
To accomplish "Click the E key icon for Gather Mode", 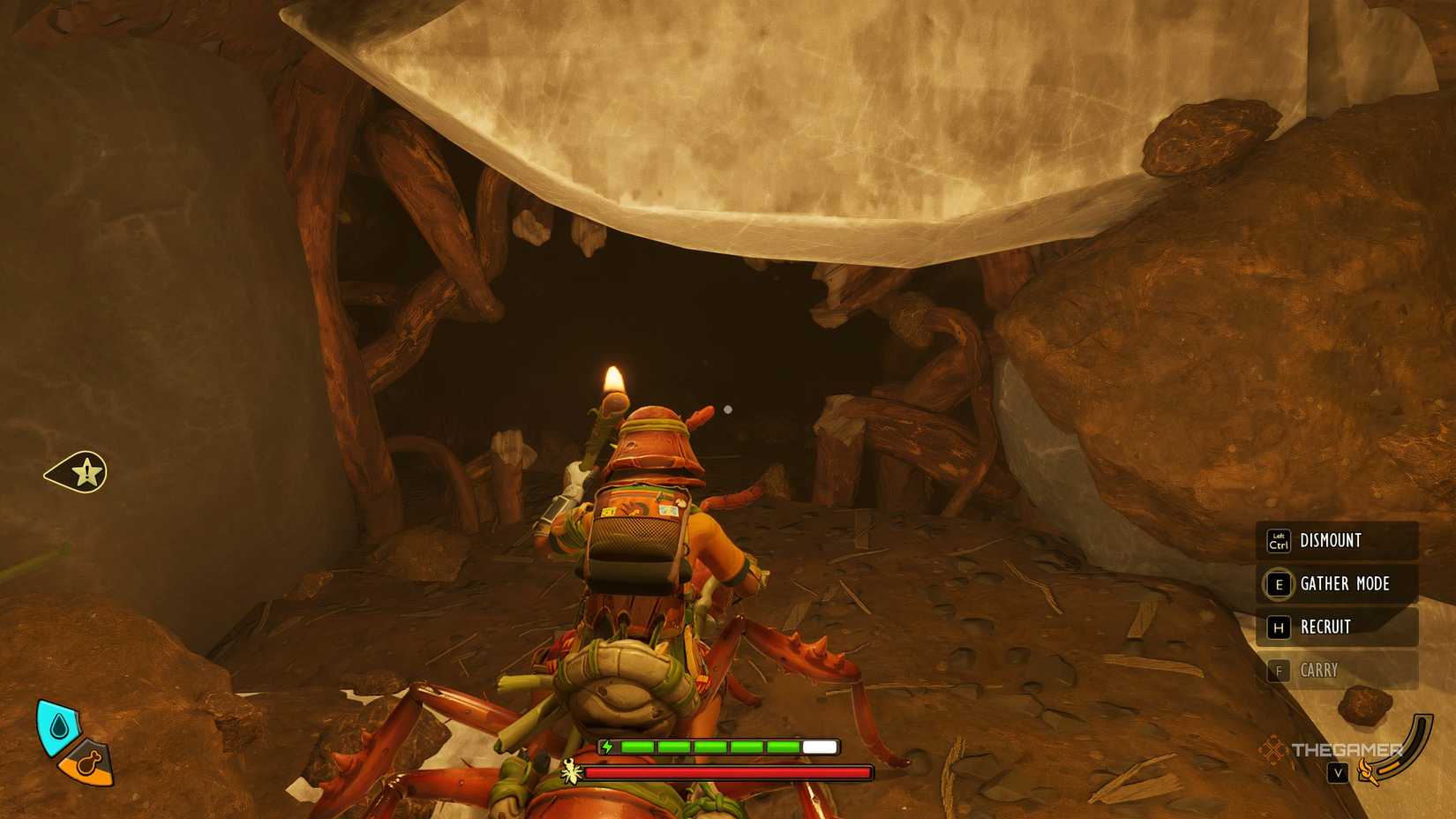I will coord(1277,584).
